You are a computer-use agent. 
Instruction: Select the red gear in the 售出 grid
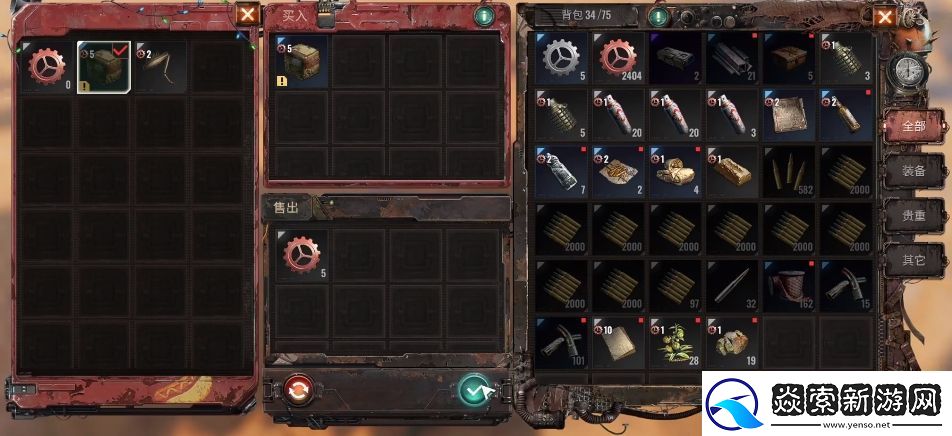(x=300, y=257)
